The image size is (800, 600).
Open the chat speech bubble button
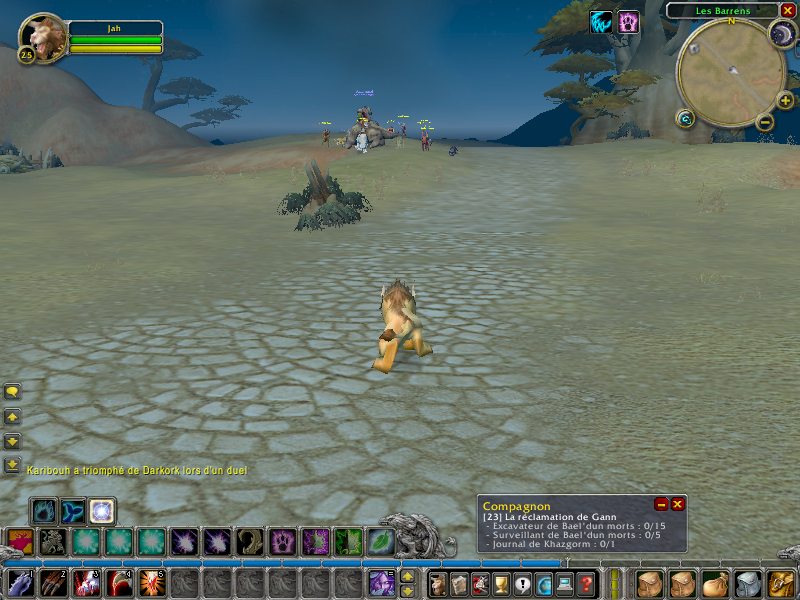12,391
